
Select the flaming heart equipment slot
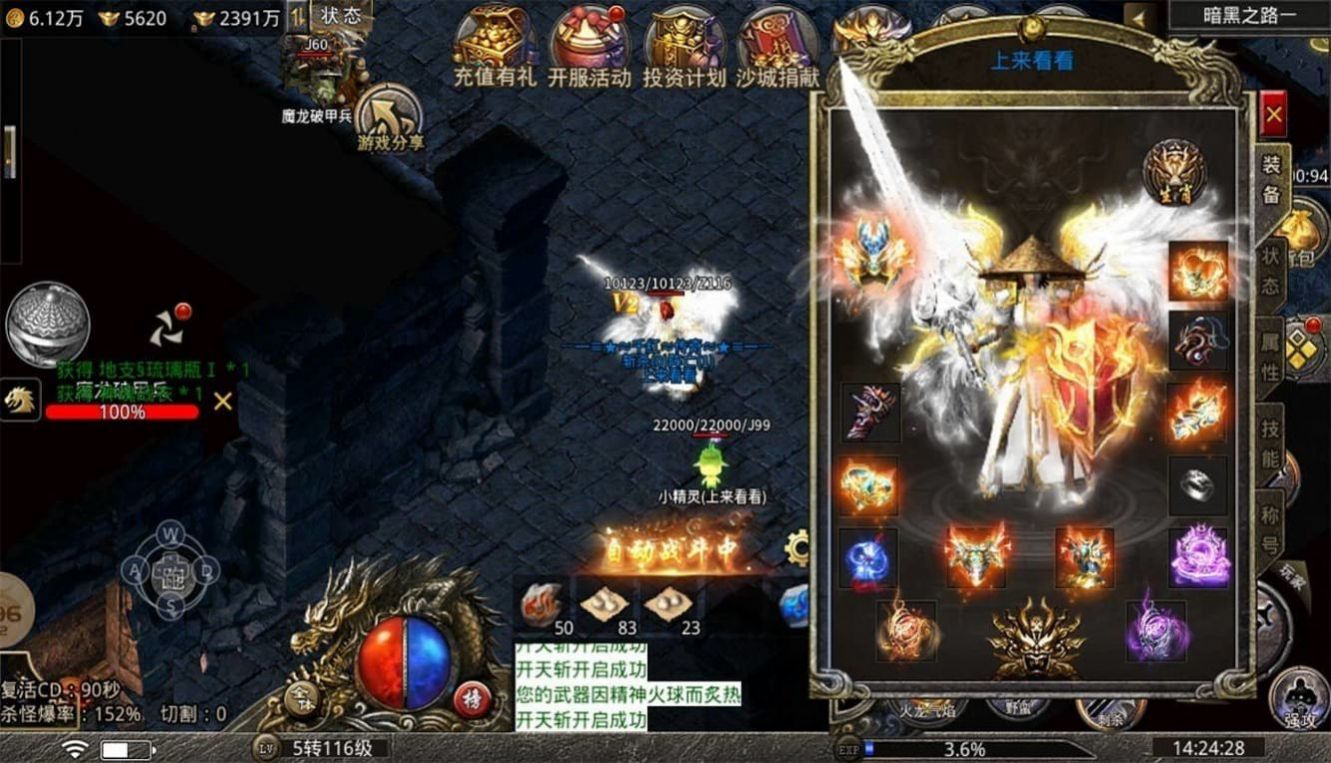[x=1198, y=270]
